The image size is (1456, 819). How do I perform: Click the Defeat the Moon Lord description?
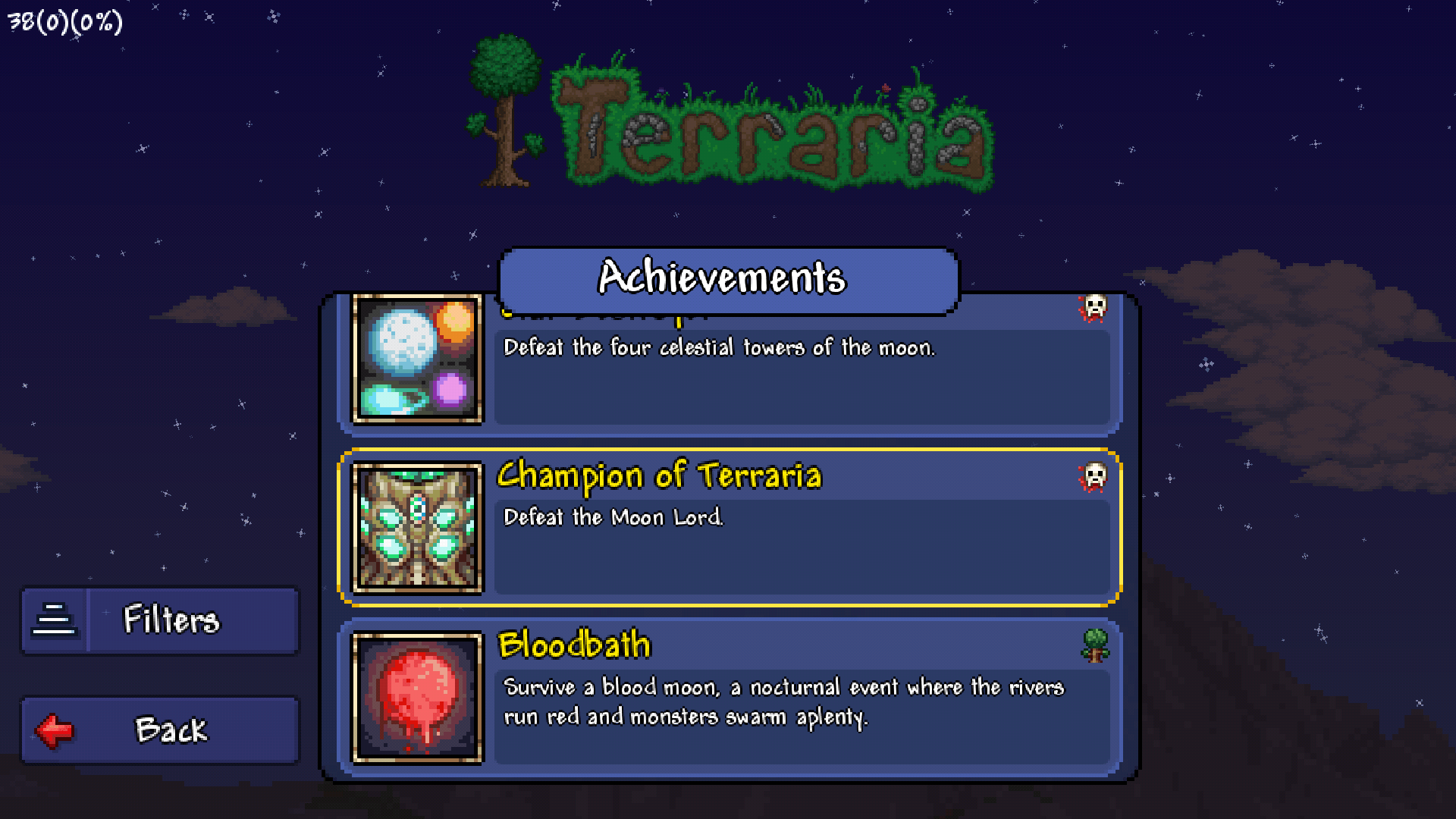pyautogui.click(x=614, y=518)
